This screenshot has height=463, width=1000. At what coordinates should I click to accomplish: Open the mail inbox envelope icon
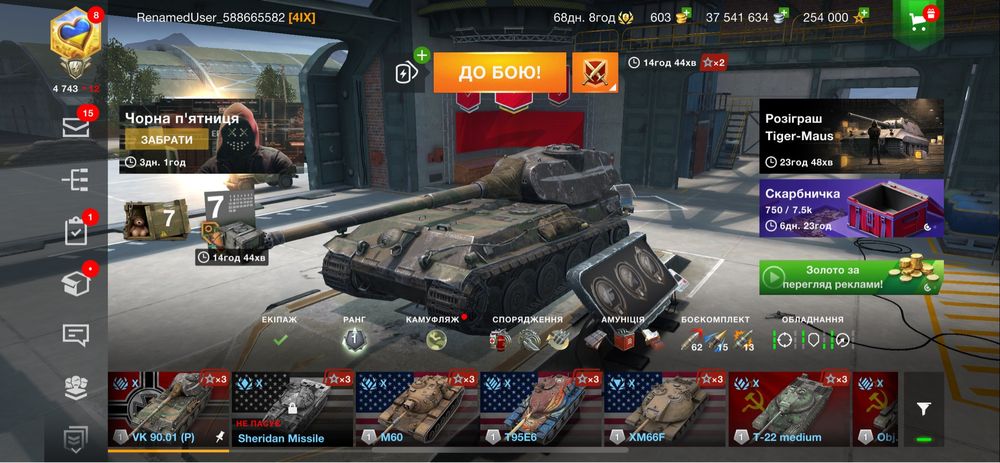point(76,127)
